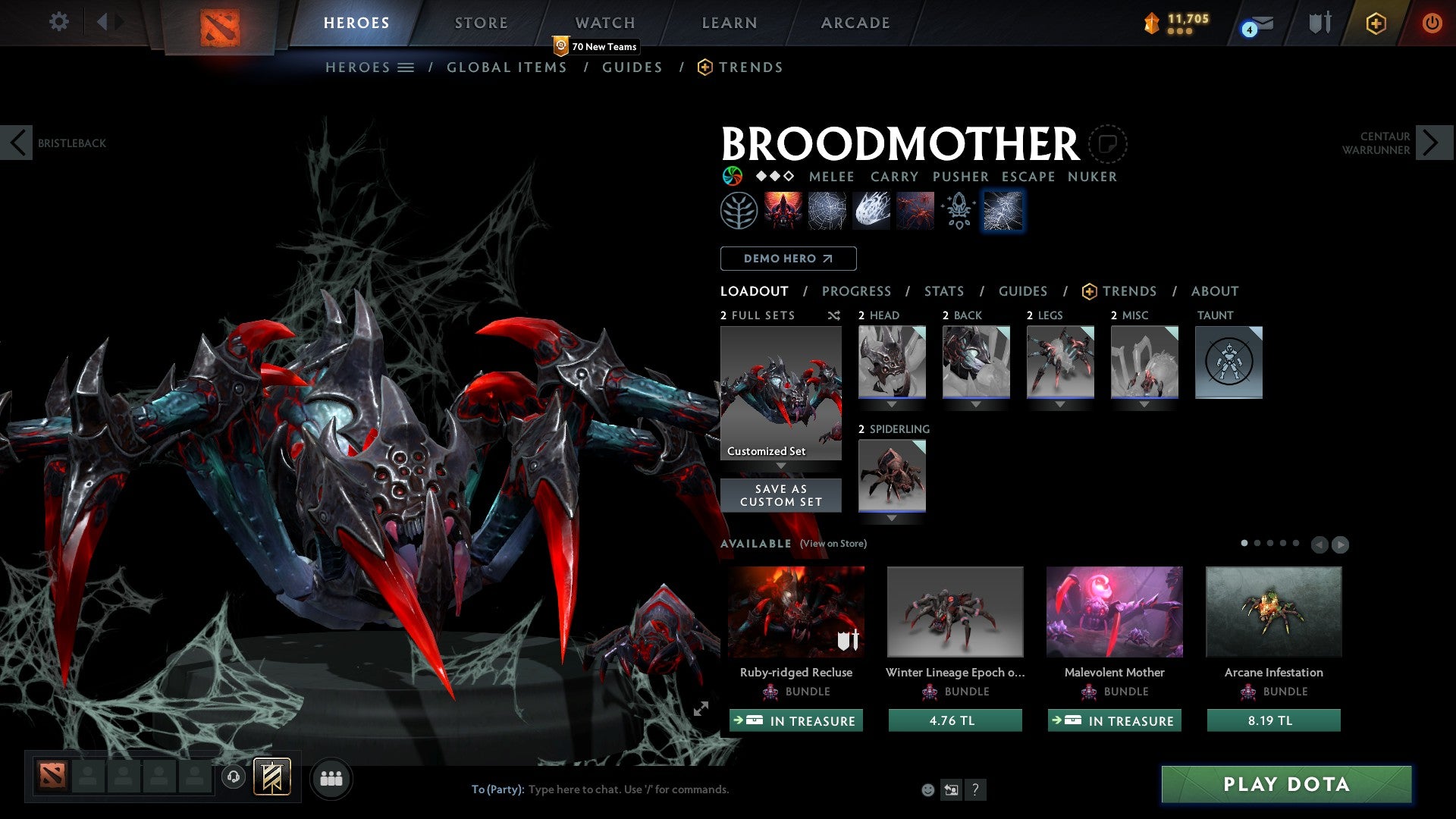Click the DEMO HERO button

click(787, 258)
